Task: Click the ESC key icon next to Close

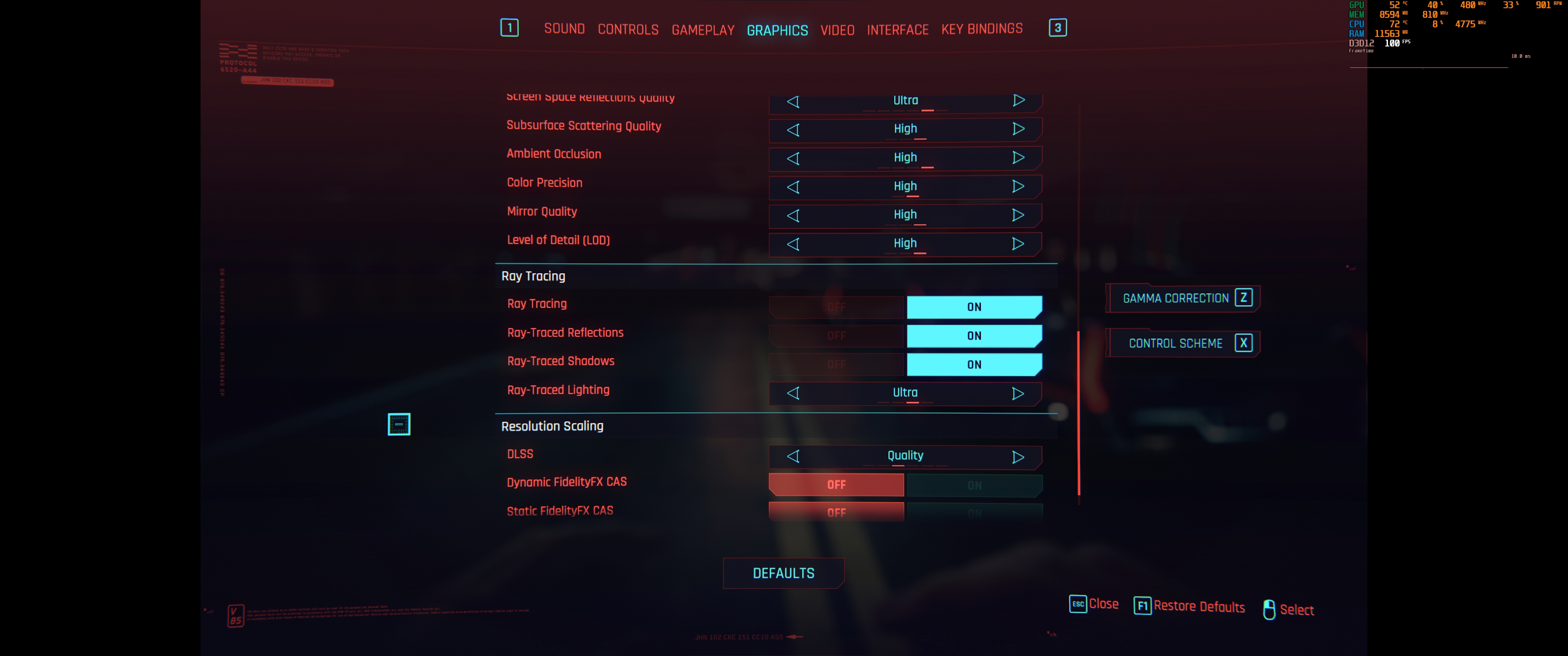Action: click(1078, 604)
